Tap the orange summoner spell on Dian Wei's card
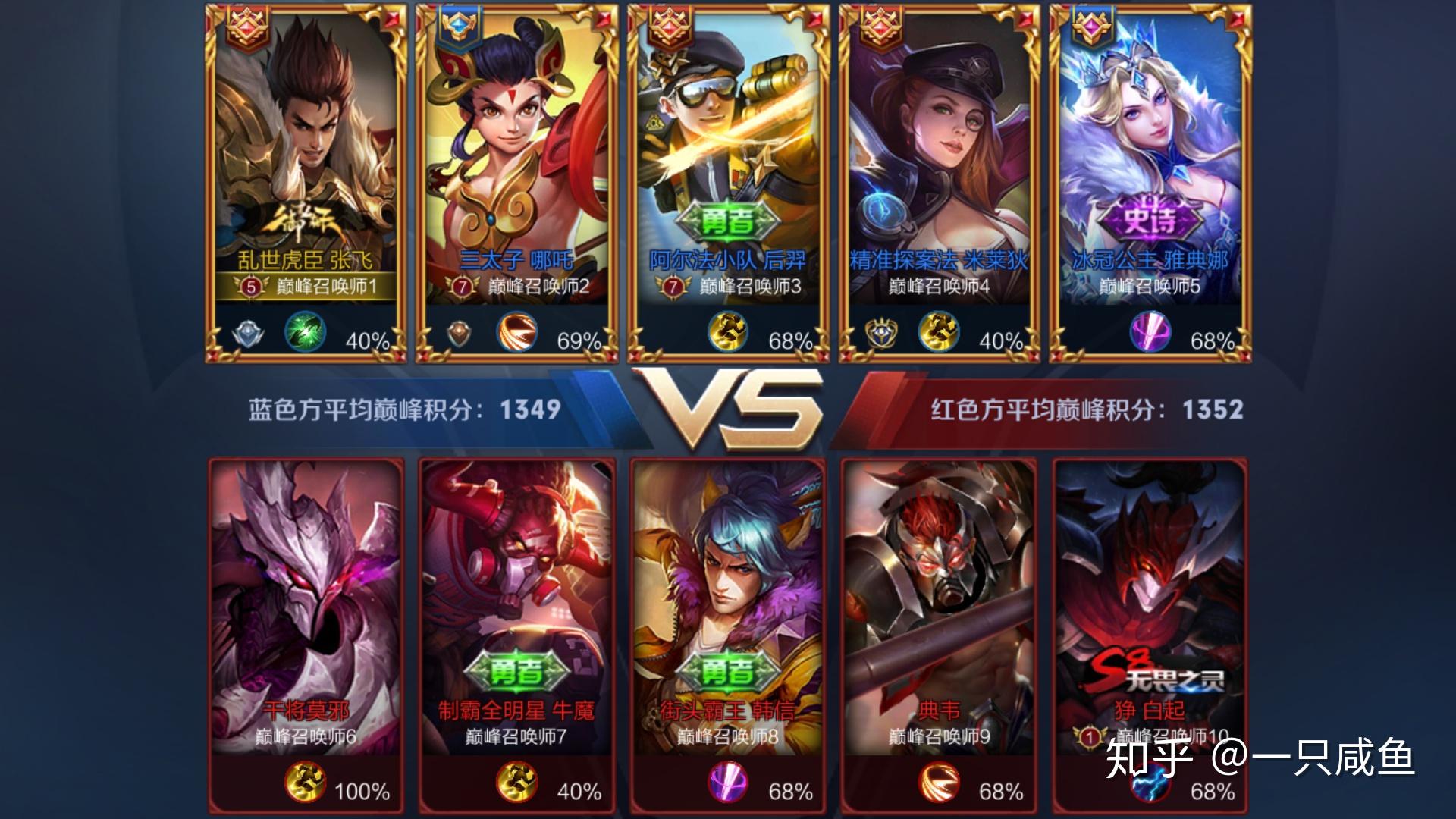This screenshot has width=1456, height=819. tap(939, 783)
